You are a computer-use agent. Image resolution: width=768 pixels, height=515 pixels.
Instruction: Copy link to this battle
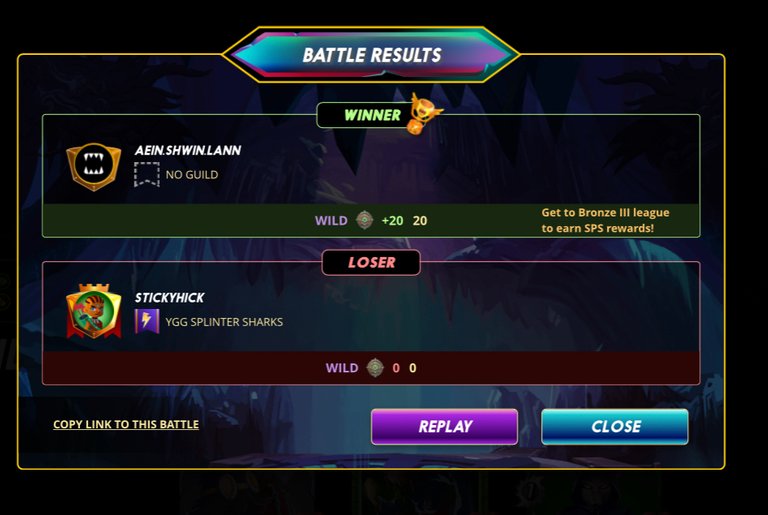click(126, 424)
